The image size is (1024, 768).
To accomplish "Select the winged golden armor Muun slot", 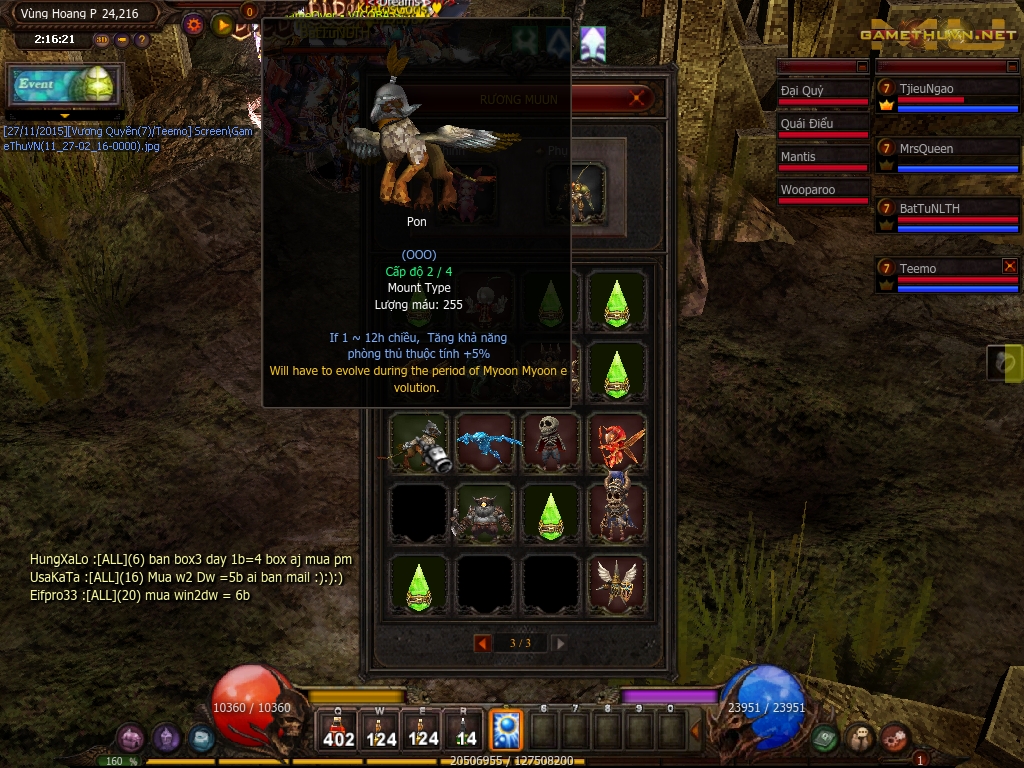I will click(x=616, y=583).
